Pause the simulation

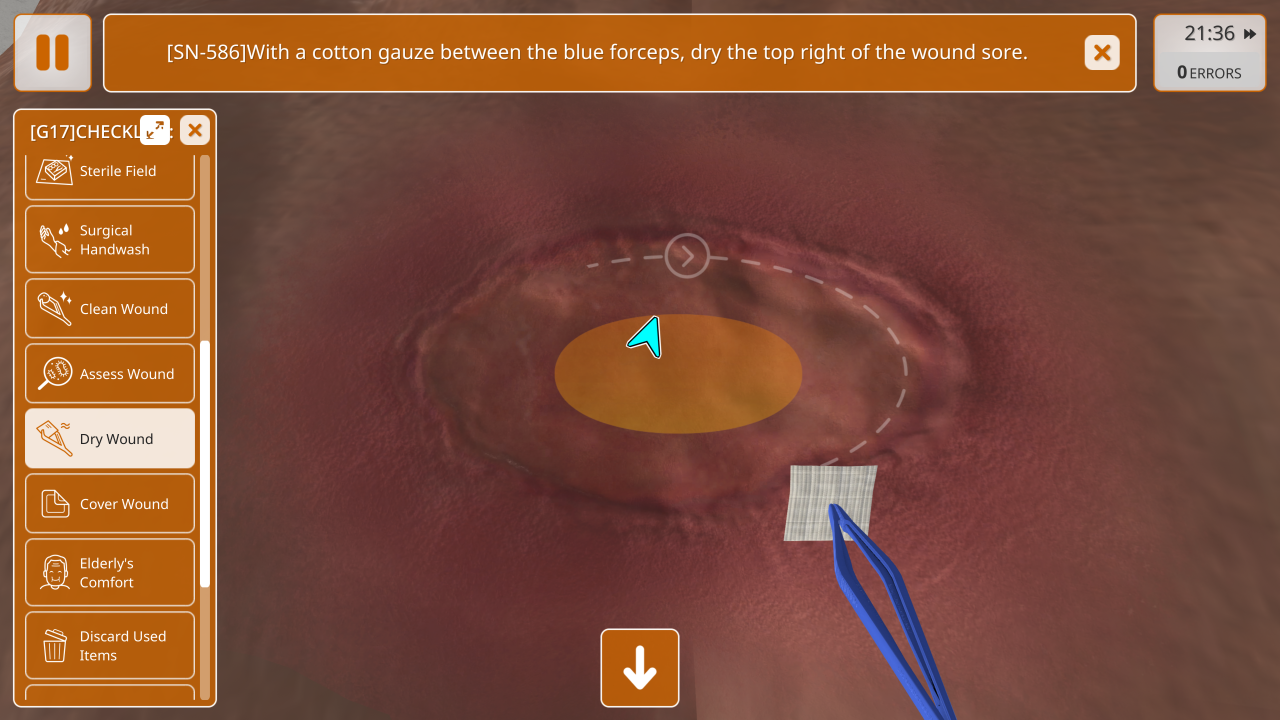(x=53, y=53)
